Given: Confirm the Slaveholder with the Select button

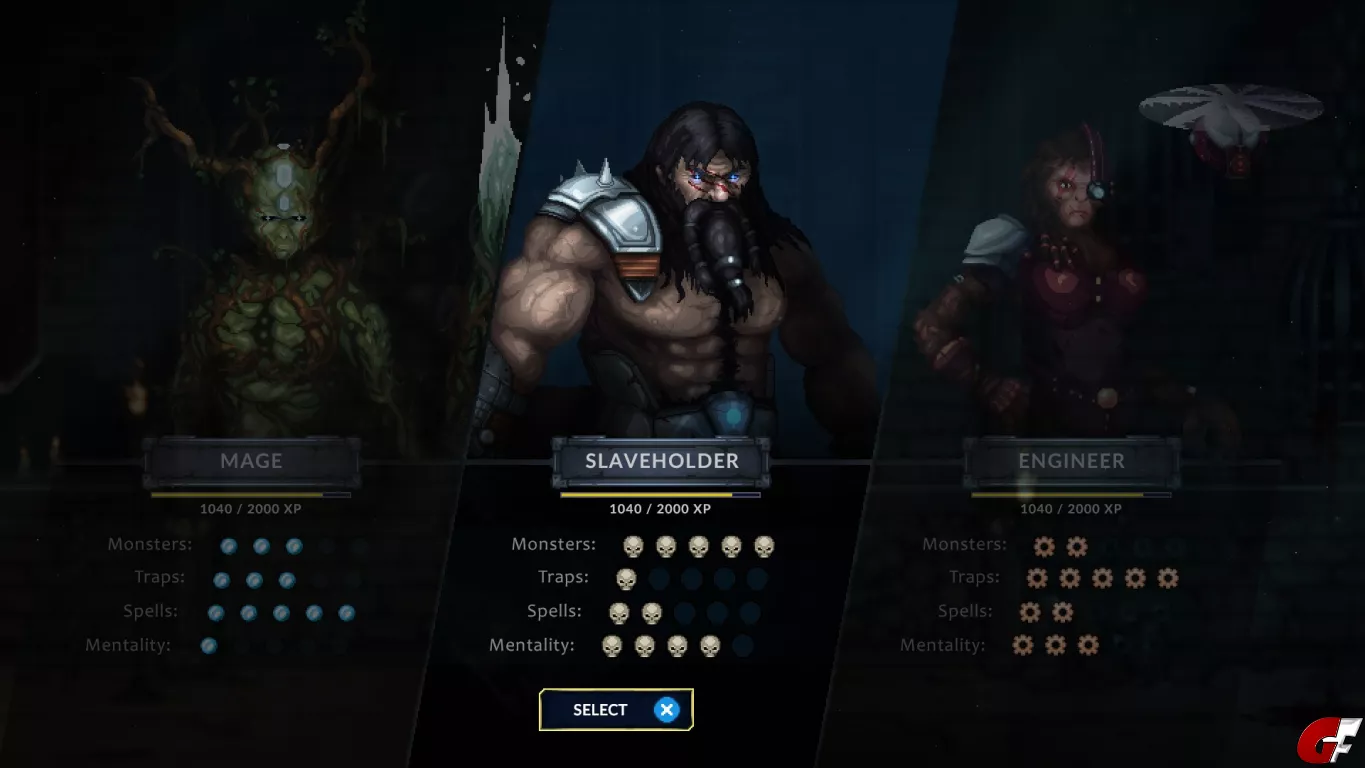Looking at the screenshot, I should (x=615, y=710).
